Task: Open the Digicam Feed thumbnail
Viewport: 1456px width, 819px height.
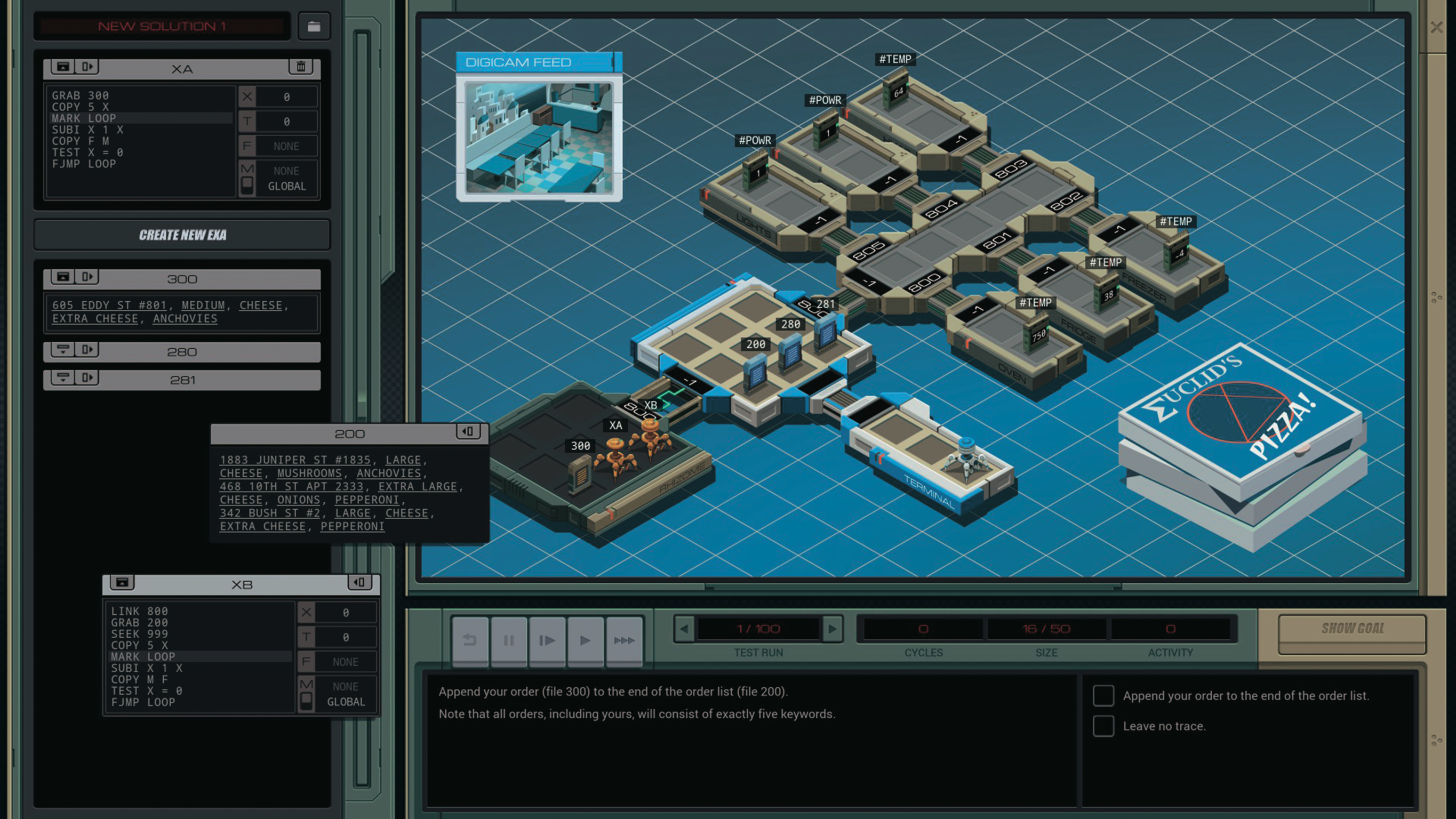Action: 539,138
